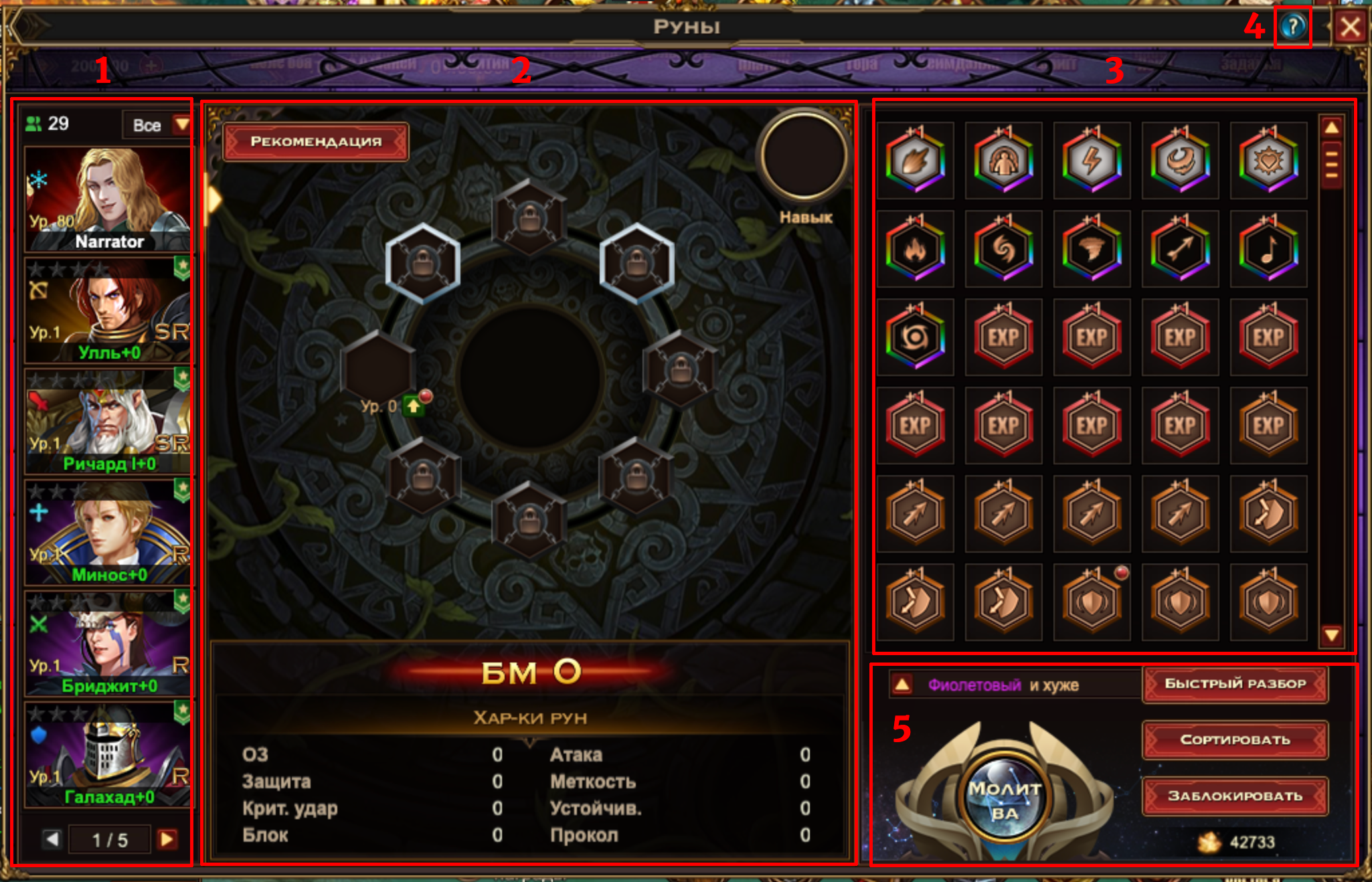
Task: Open the Фиолетовый и хуже quality selector
Action: tap(902, 685)
